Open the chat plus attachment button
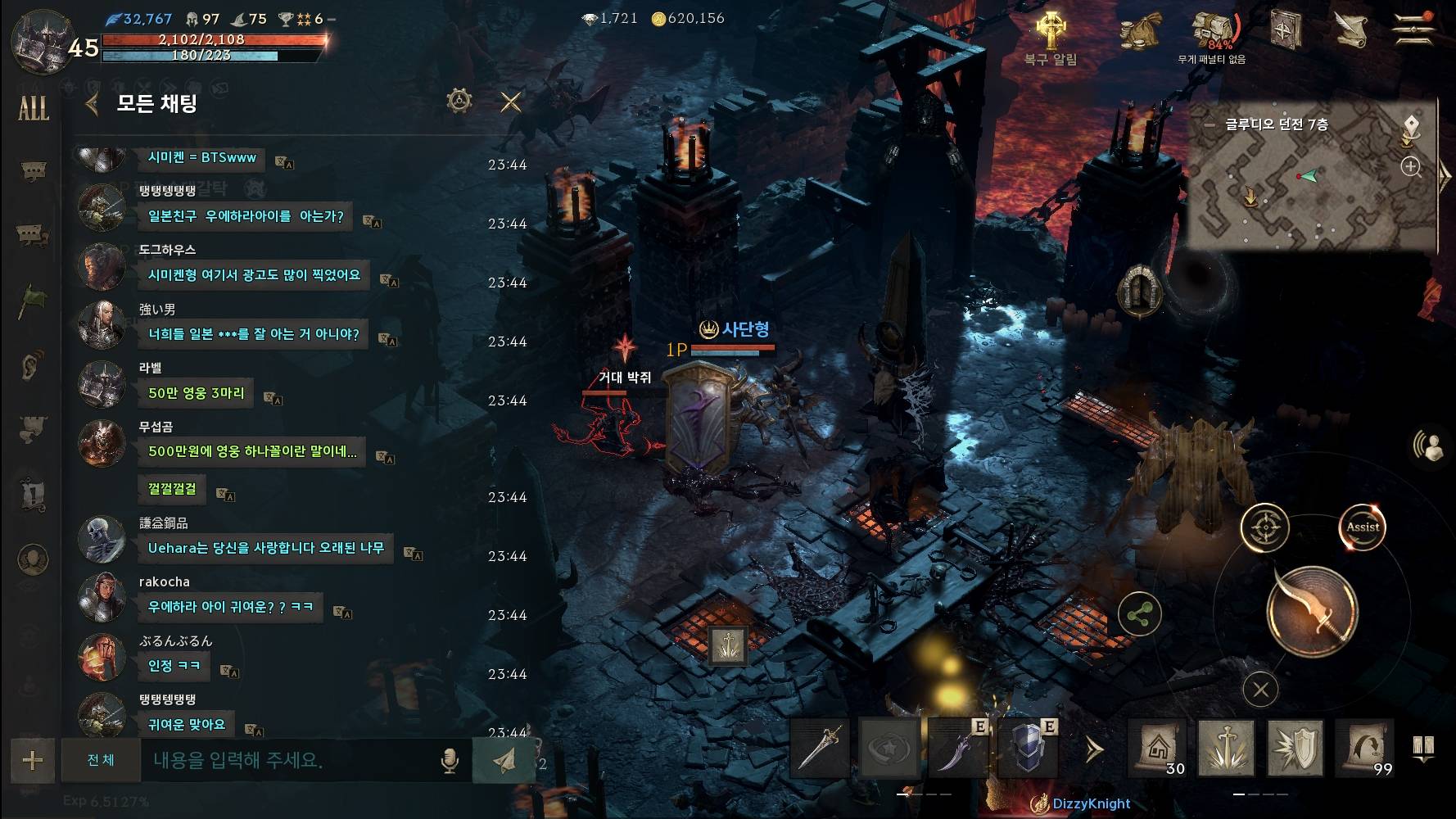This screenshot has height=819, width=1456. point(33,760)
